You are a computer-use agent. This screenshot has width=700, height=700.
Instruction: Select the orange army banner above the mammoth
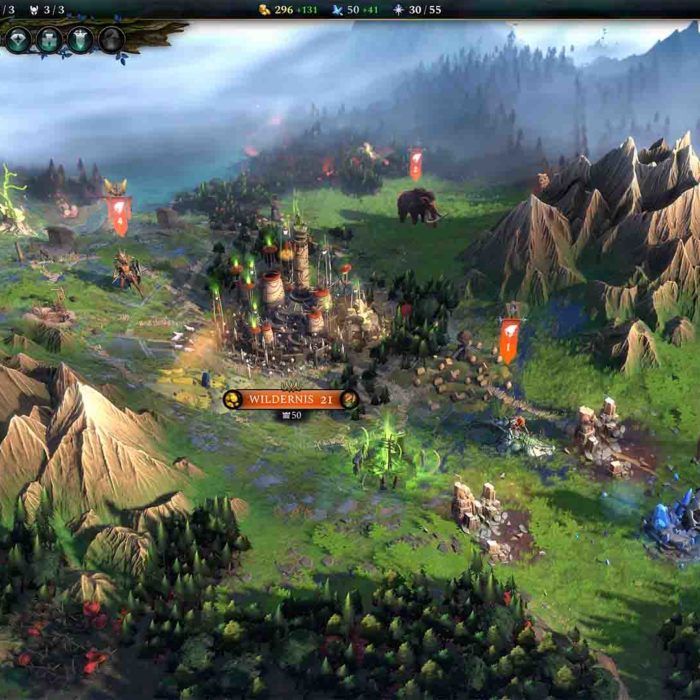coord(415,163)
